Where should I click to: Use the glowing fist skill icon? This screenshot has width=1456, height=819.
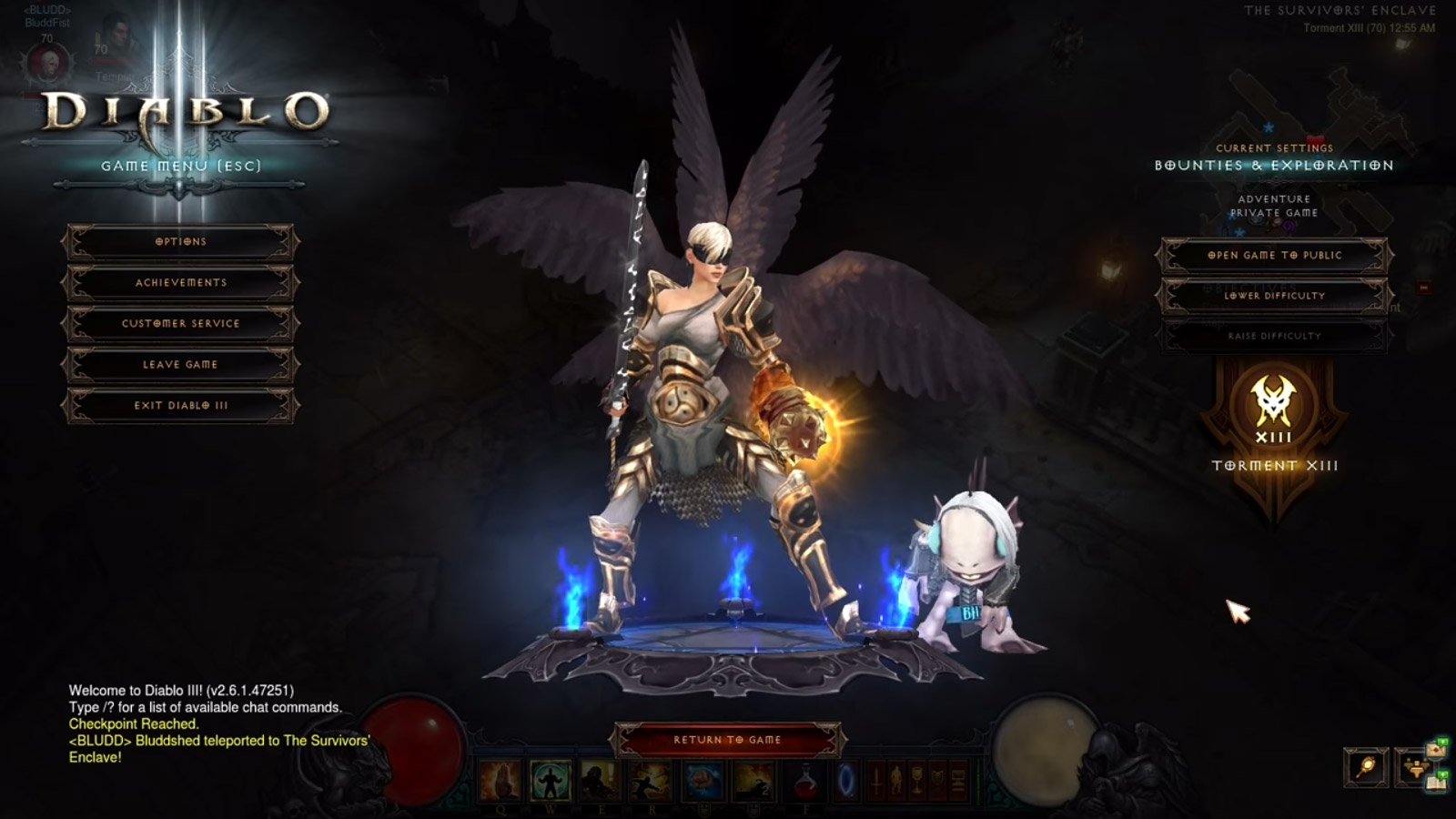coord(703,782)
